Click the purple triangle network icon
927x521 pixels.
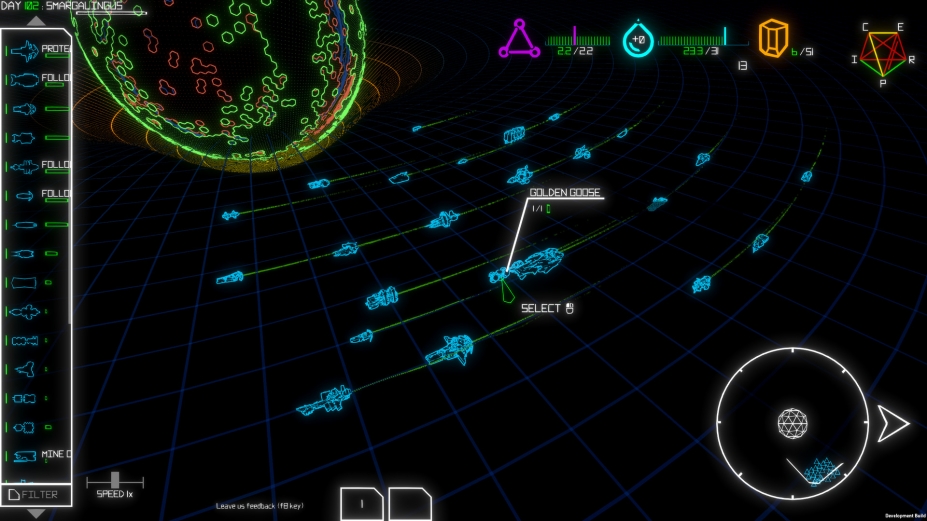pos(520,40)
